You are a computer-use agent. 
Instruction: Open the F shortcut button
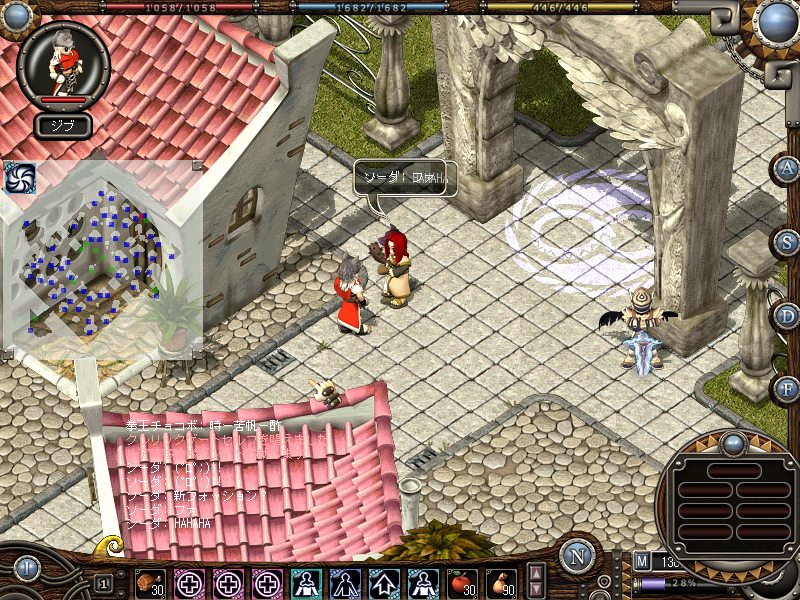tap(787, 387)
